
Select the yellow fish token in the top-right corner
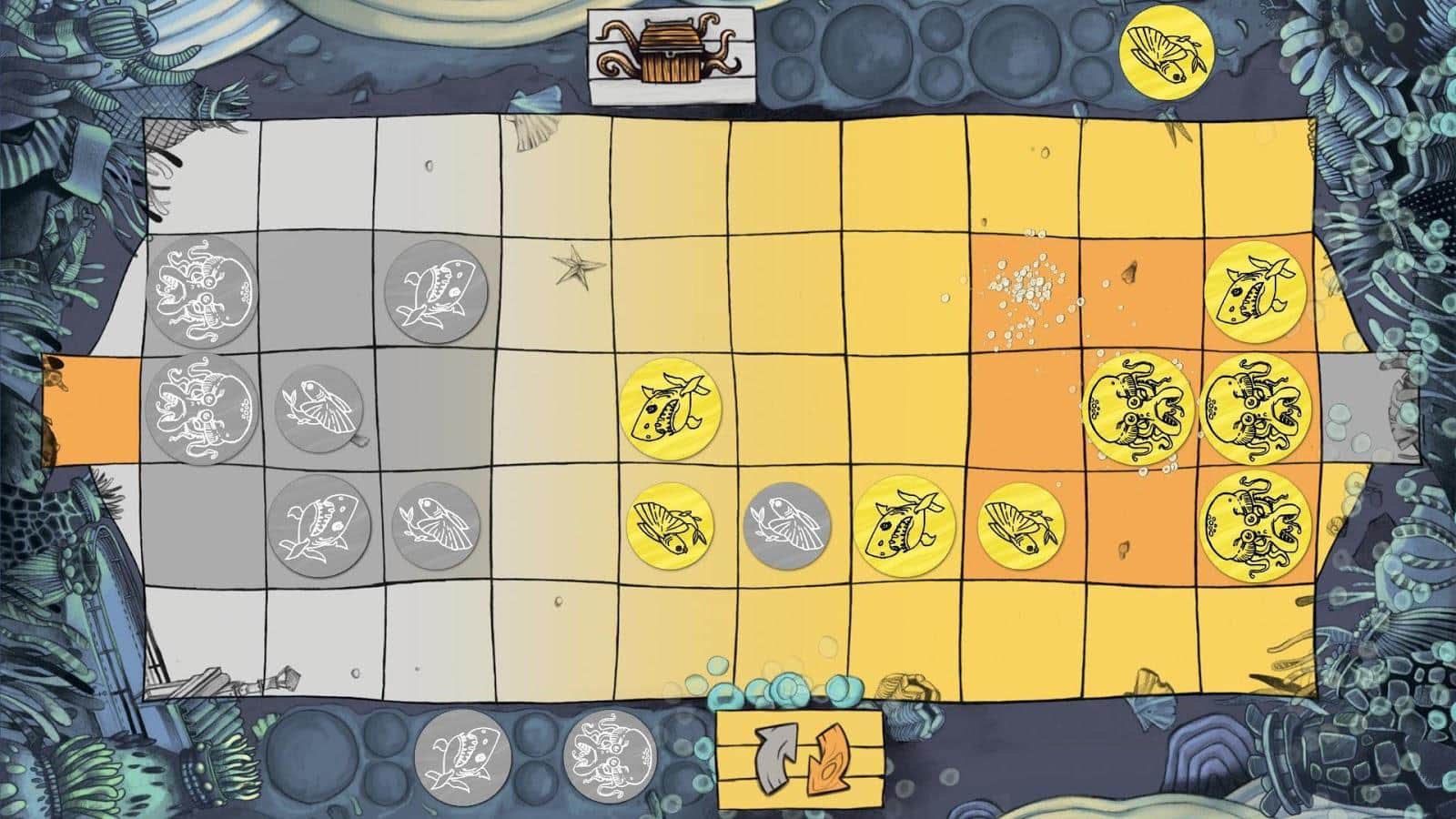[1168, 53]
